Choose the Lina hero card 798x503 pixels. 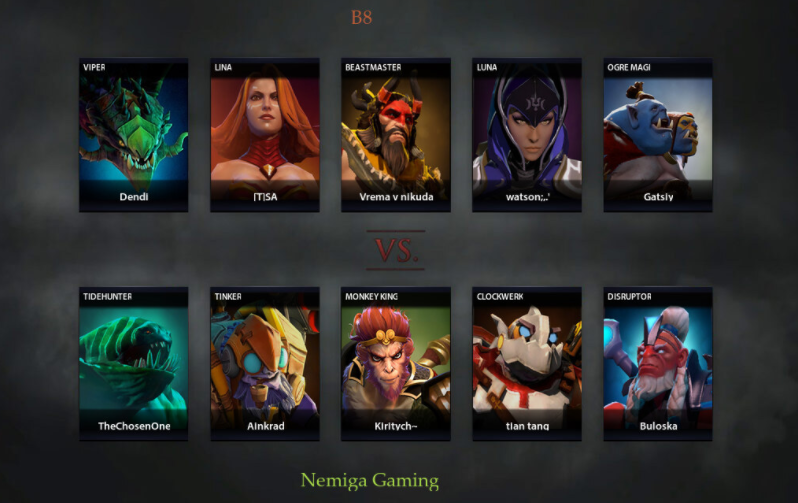[265, 135]
